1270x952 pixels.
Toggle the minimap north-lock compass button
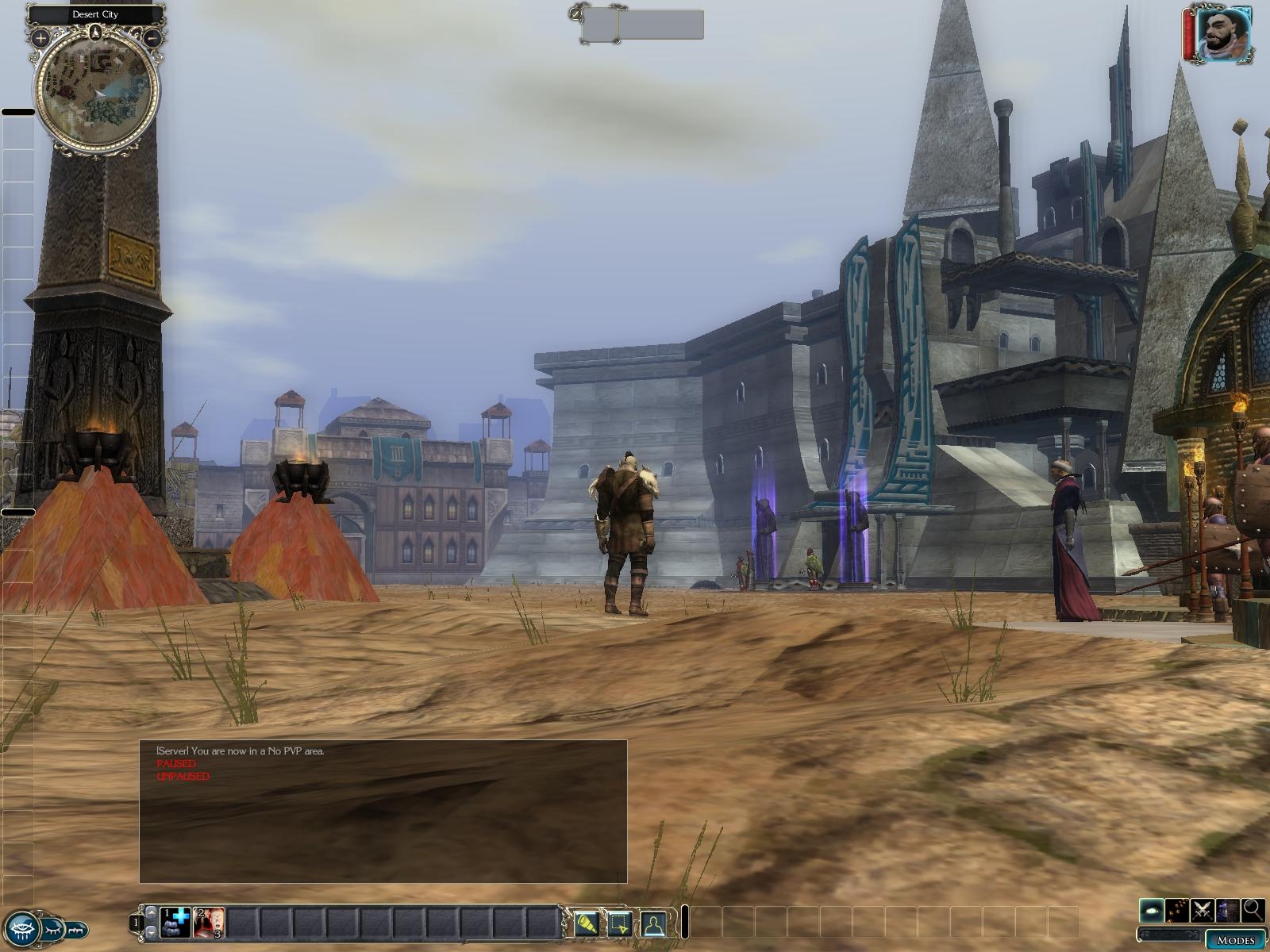[x=96, y=33]
